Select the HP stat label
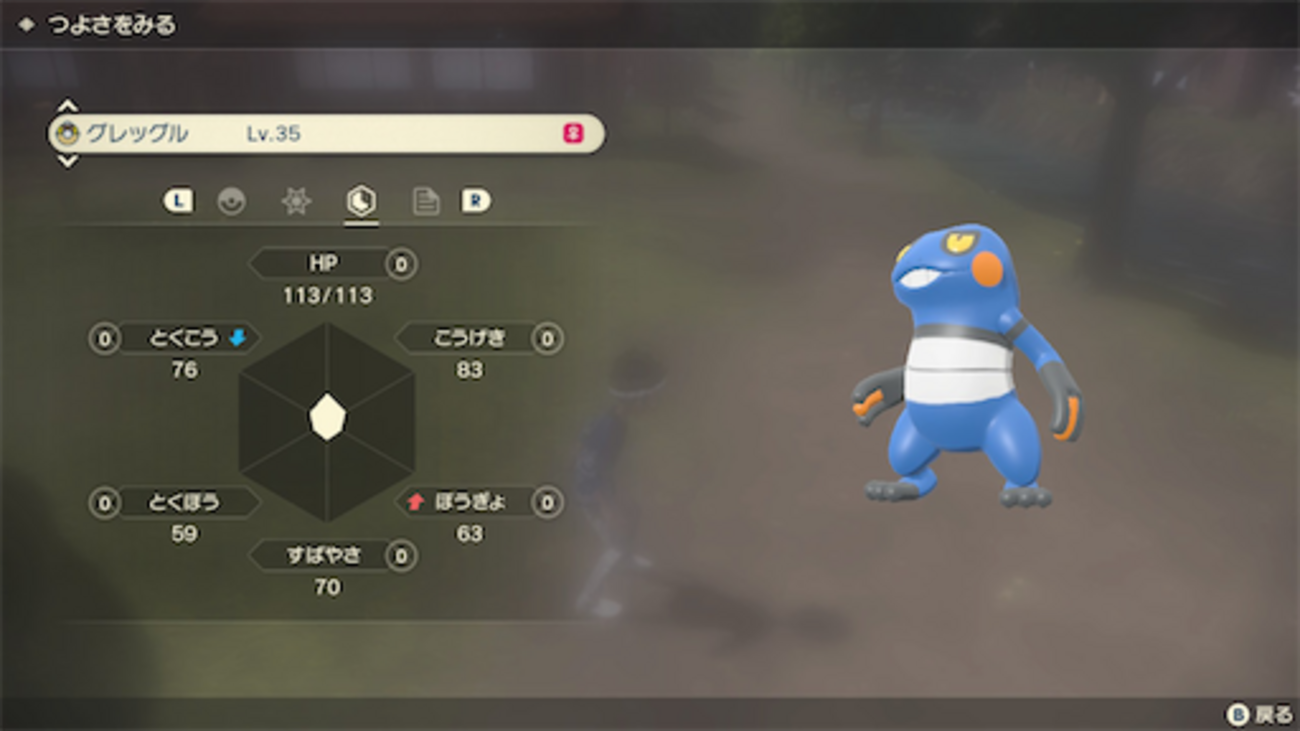Screen dimensions: 1300x731 coord(322,264)
